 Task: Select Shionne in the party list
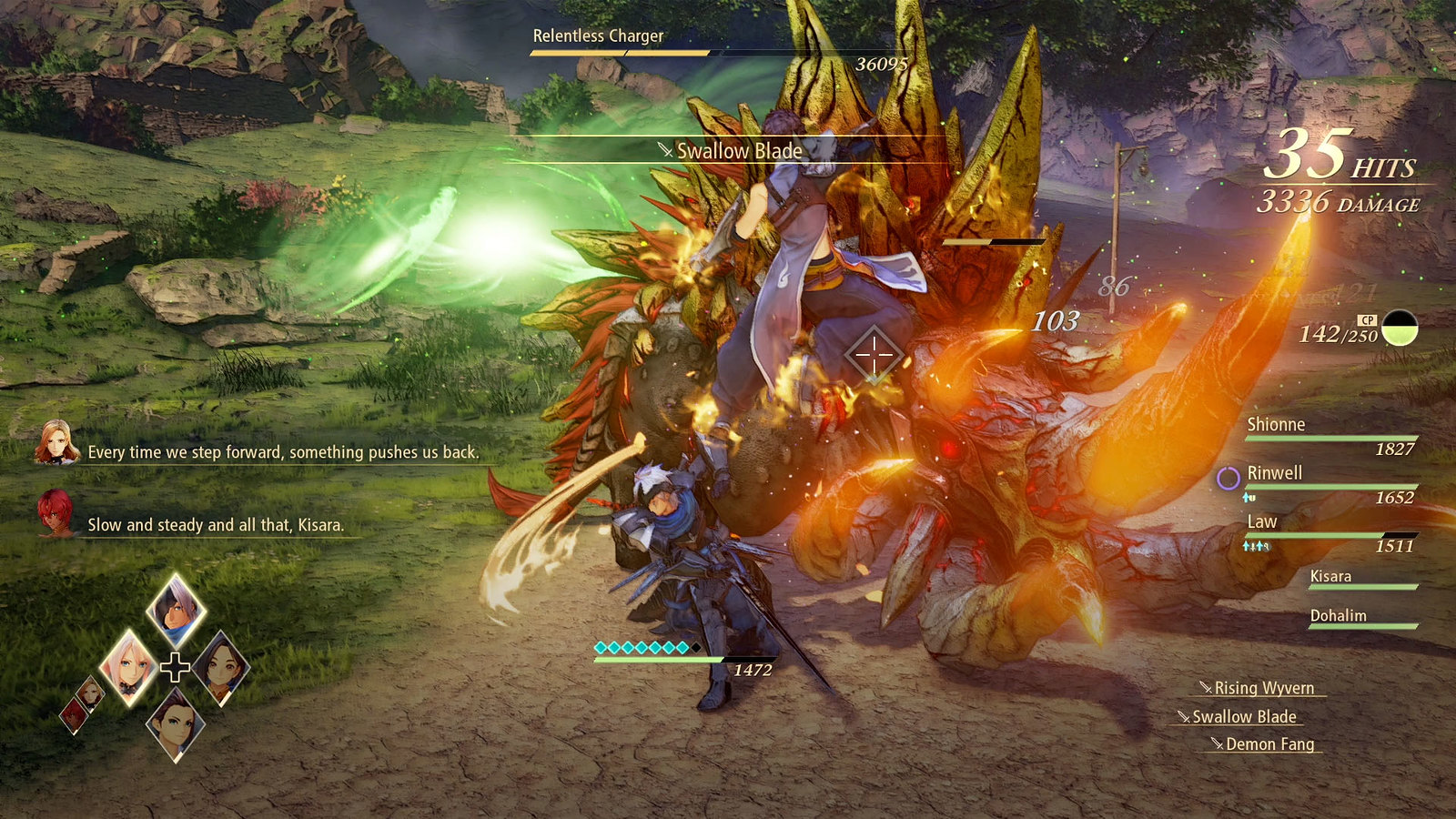(x=1276, y=425)
